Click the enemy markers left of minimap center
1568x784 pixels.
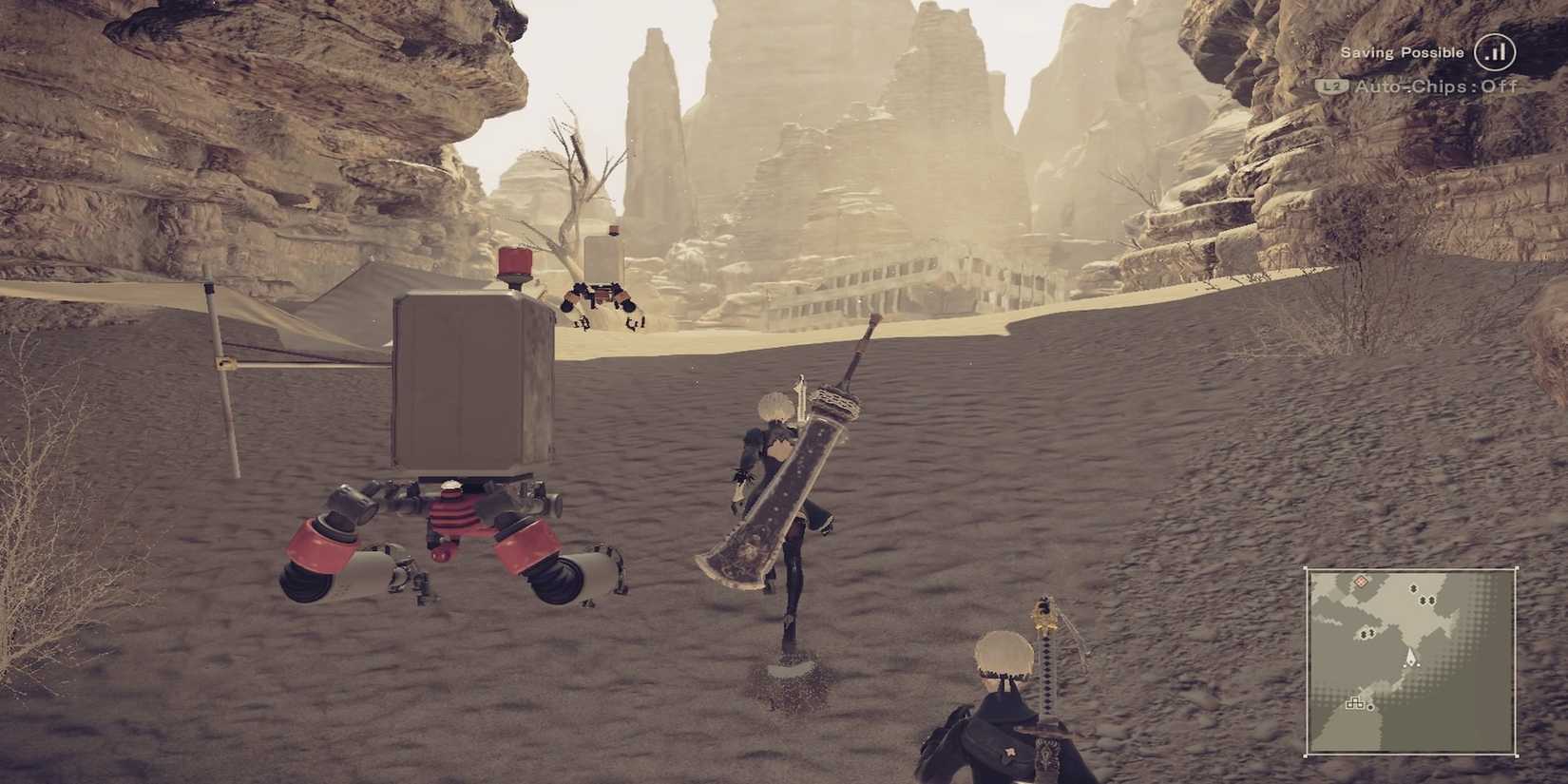1367,632
